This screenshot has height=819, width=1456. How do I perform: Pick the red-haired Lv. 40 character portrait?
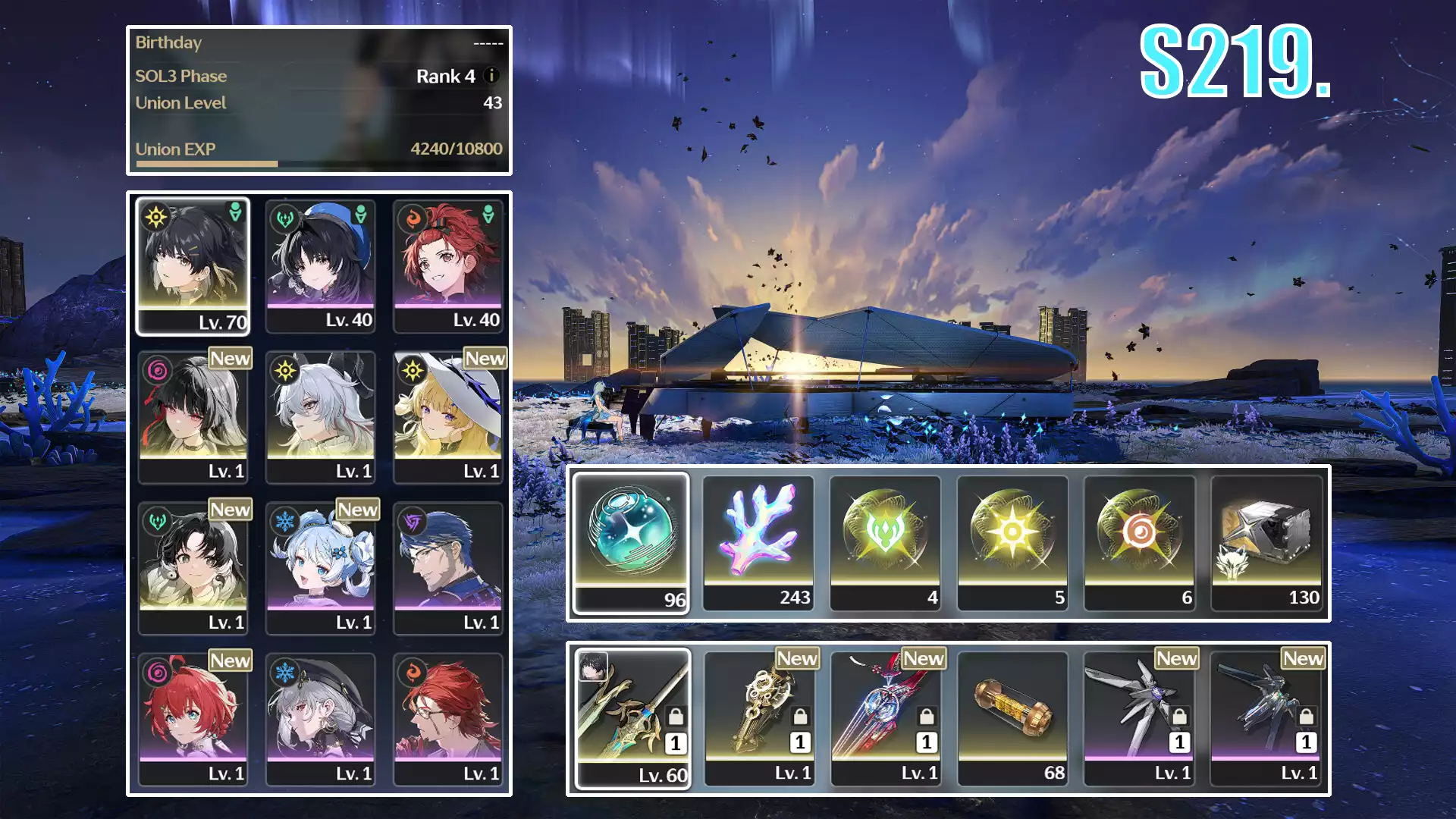(447, 265)
